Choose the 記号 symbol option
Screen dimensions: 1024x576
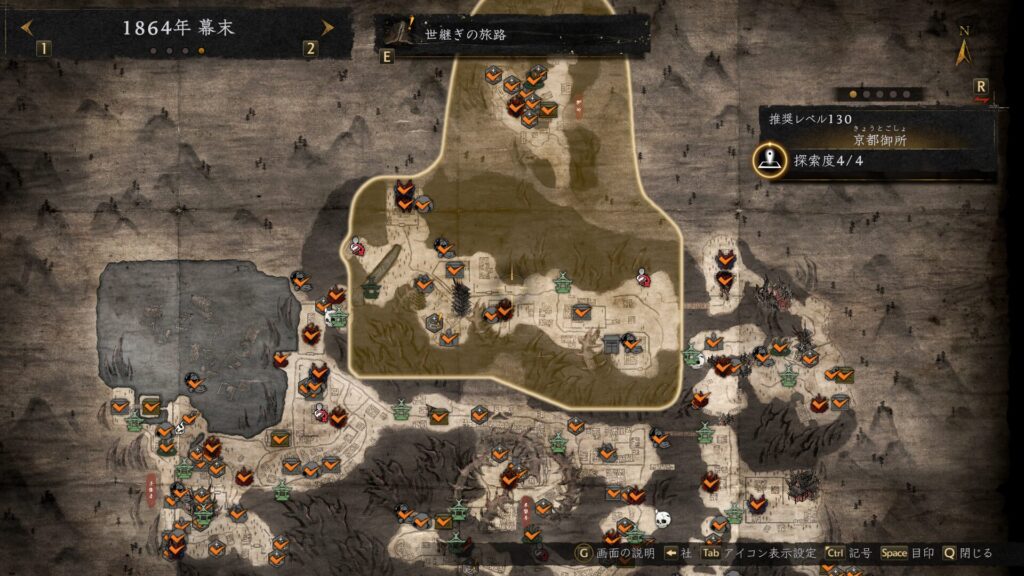pyautogui.click(x=851, y=553)
